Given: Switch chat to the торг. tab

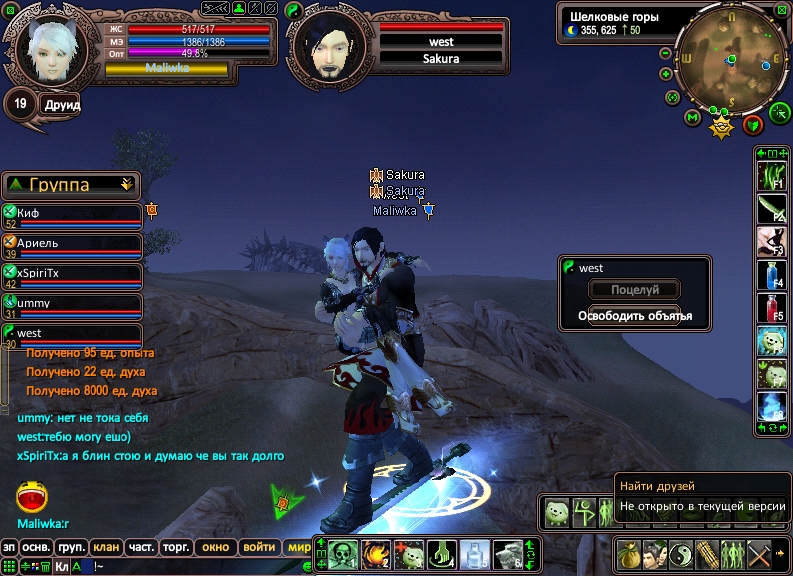Looking at the screenshot, I should click(x=177, y=547).
